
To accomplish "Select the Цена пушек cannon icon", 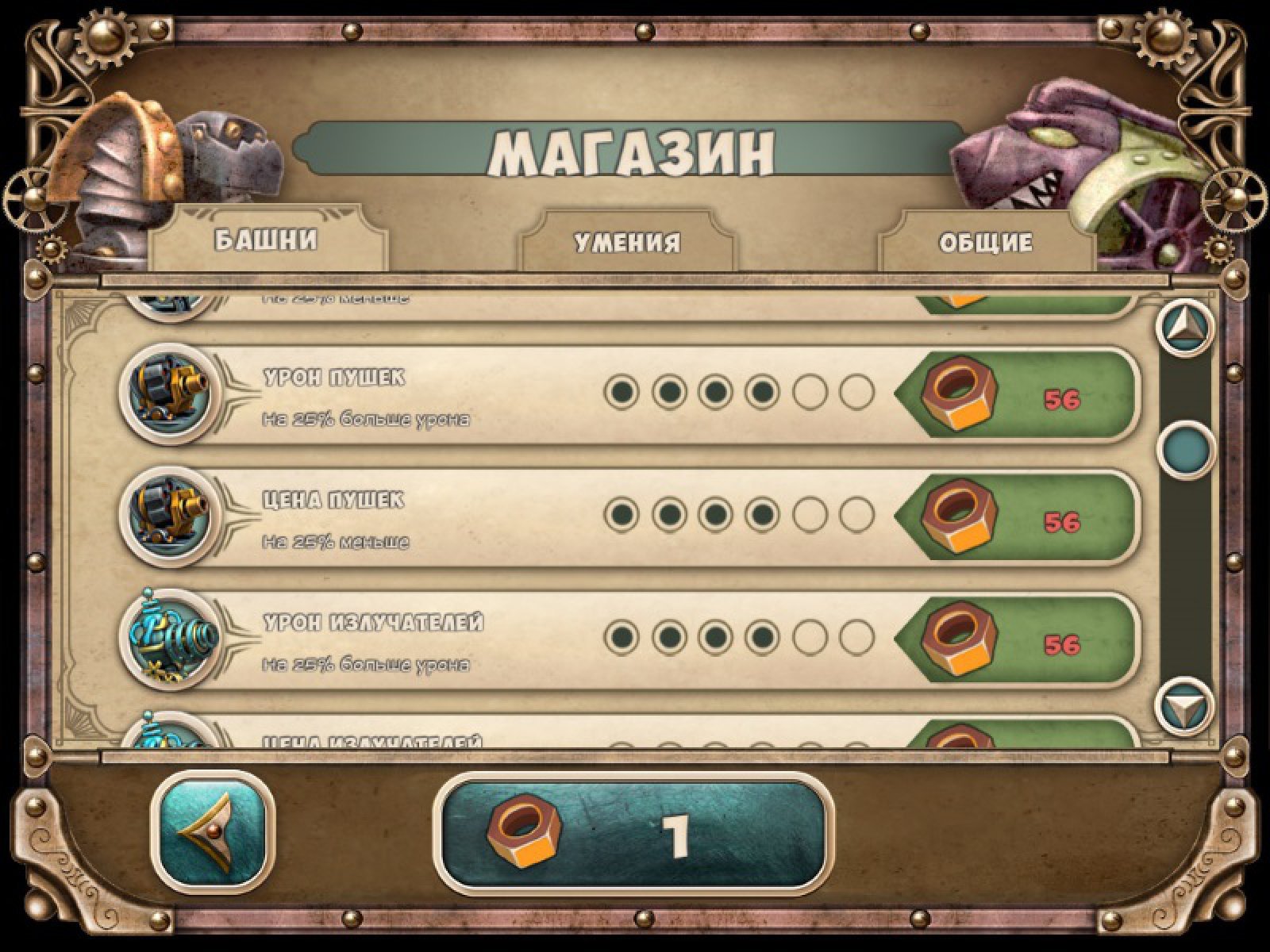I will (x=168, y=516).
